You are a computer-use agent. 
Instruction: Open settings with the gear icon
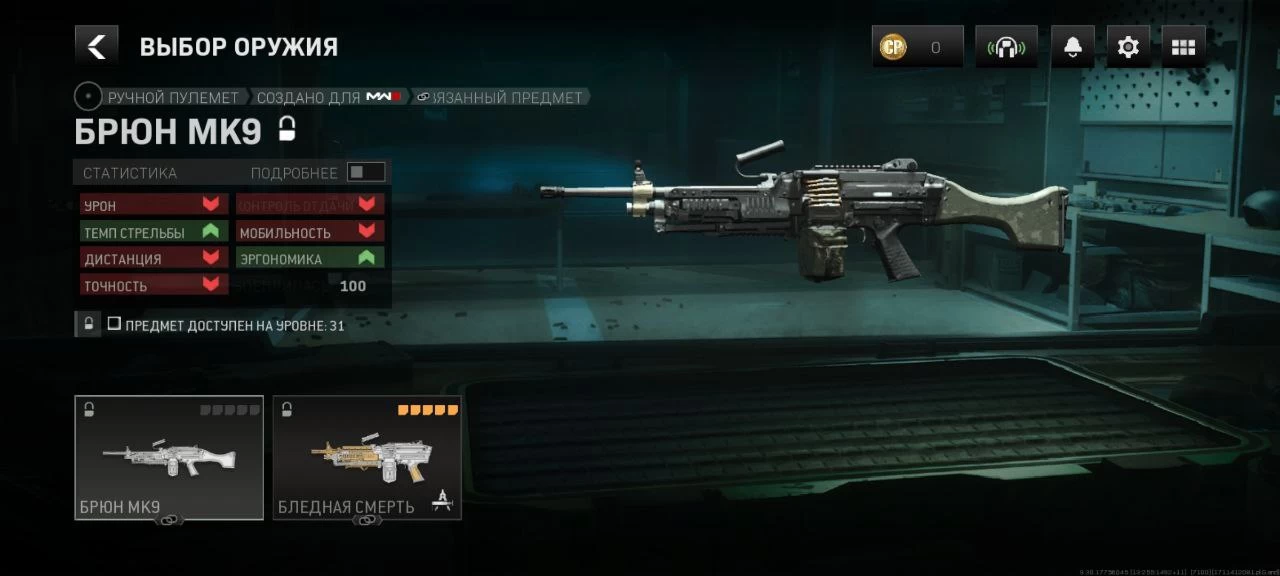coord(1128,47)
